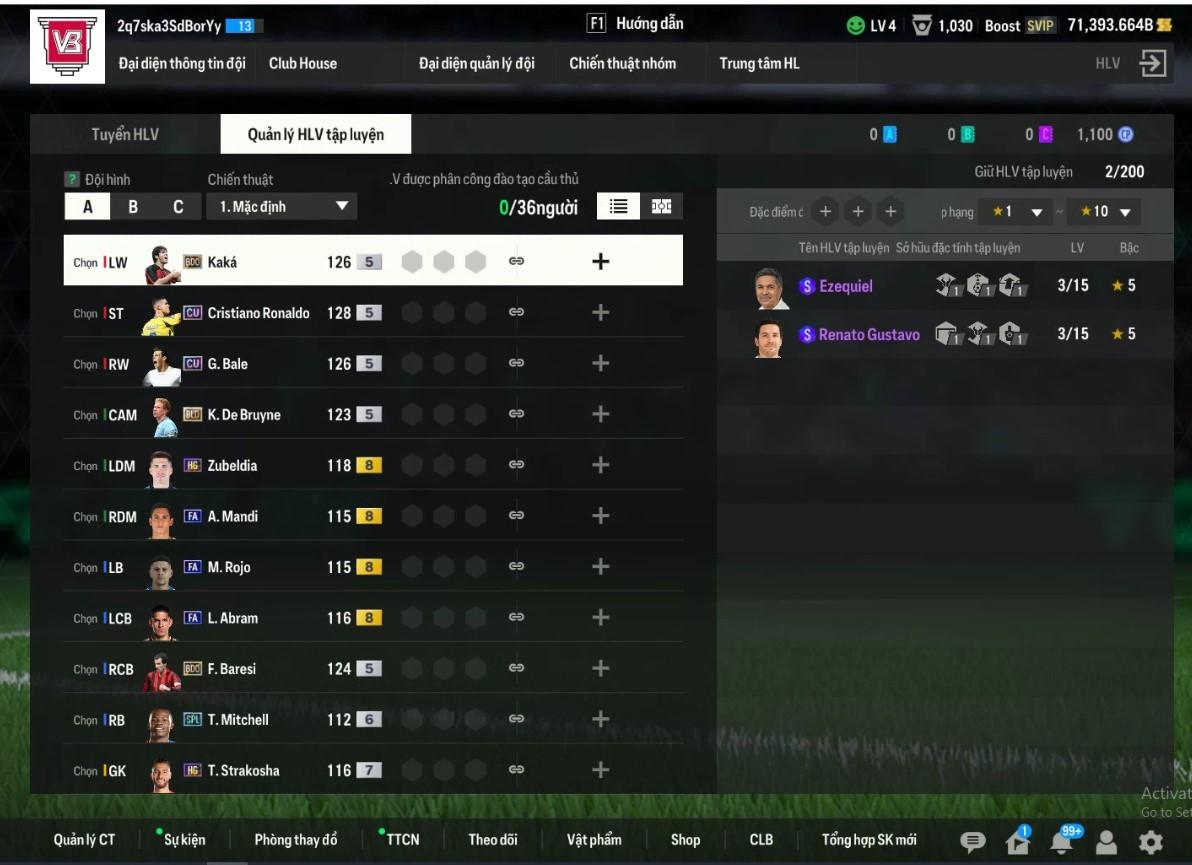Open the Club House menu
1192x865 pixels.
point(303,63)
